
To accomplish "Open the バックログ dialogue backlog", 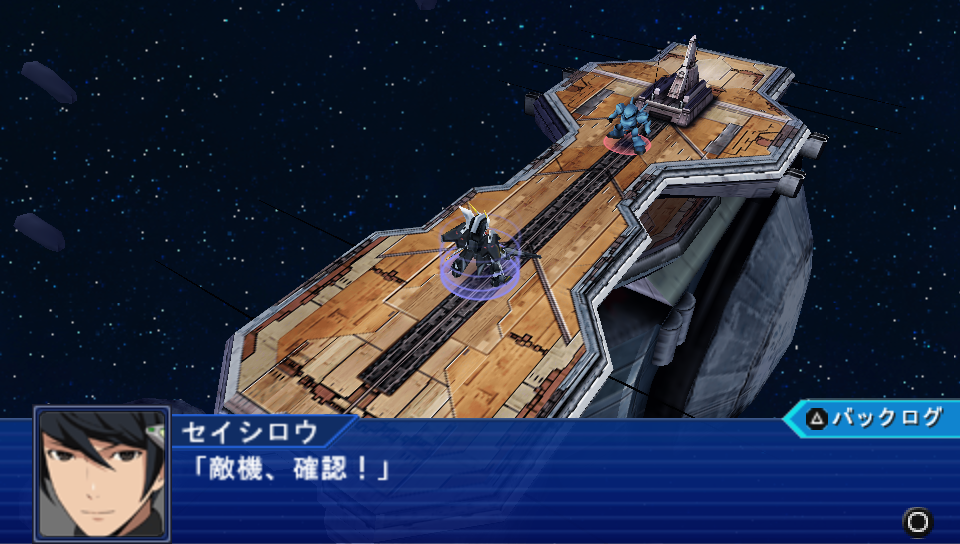I will (x=873, y=418).
